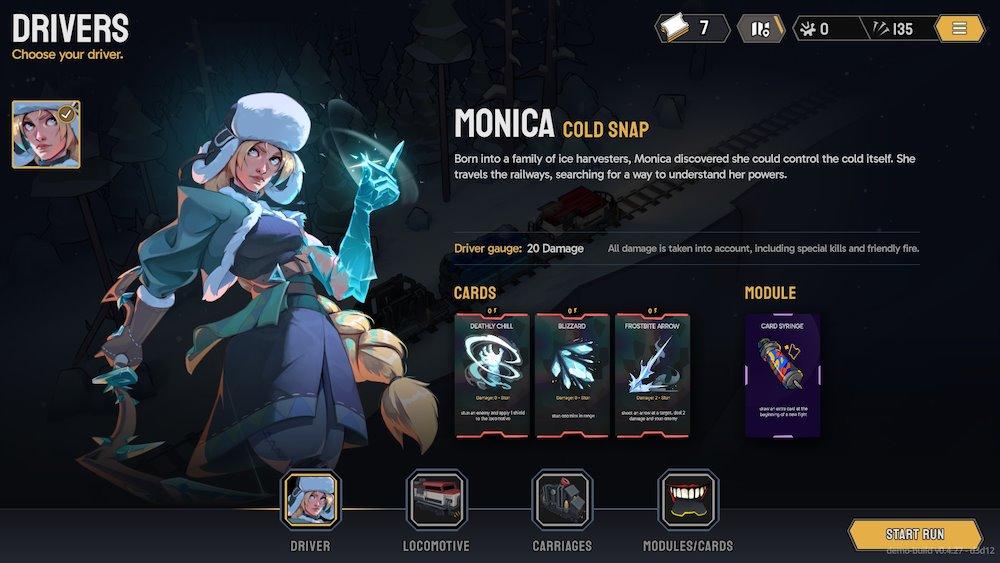
Task: Go to the Carriages tab
Action: (x=562, y=501)
